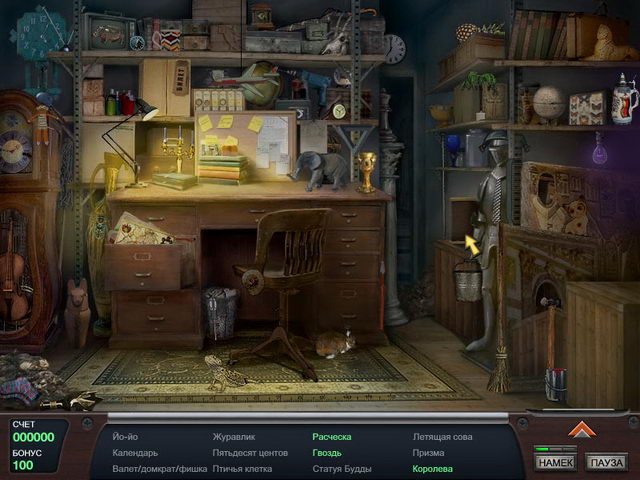Select the highlighted Расческа entry
Viewport: 640px width, 480px height.
(x=332, y=437)
